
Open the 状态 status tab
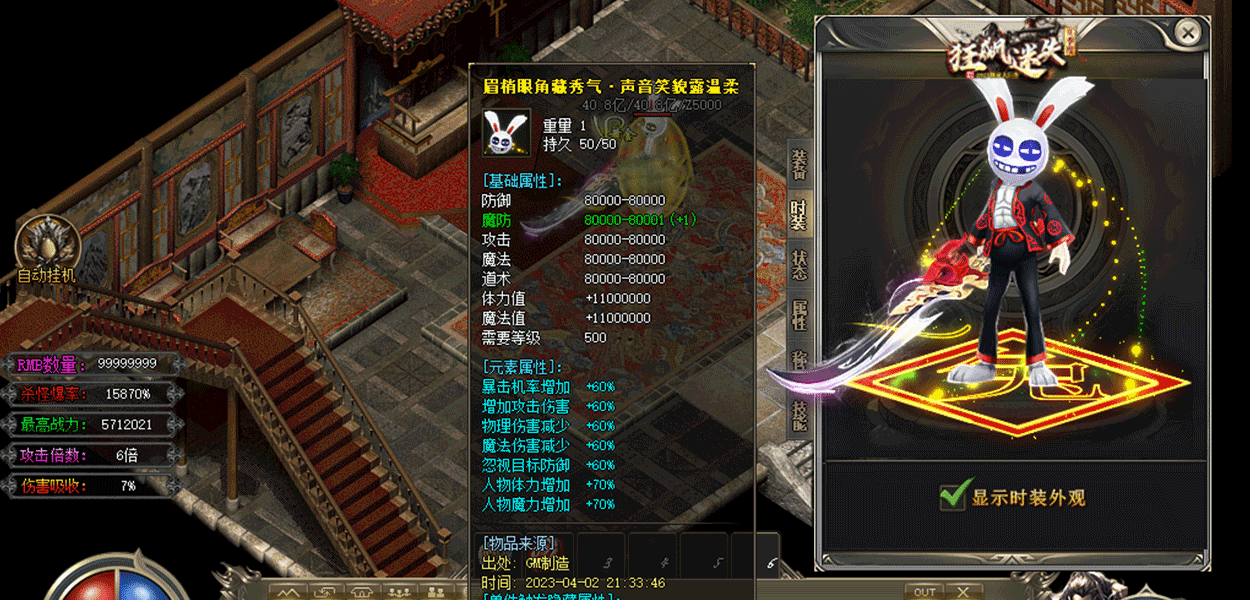click(799, 266)
